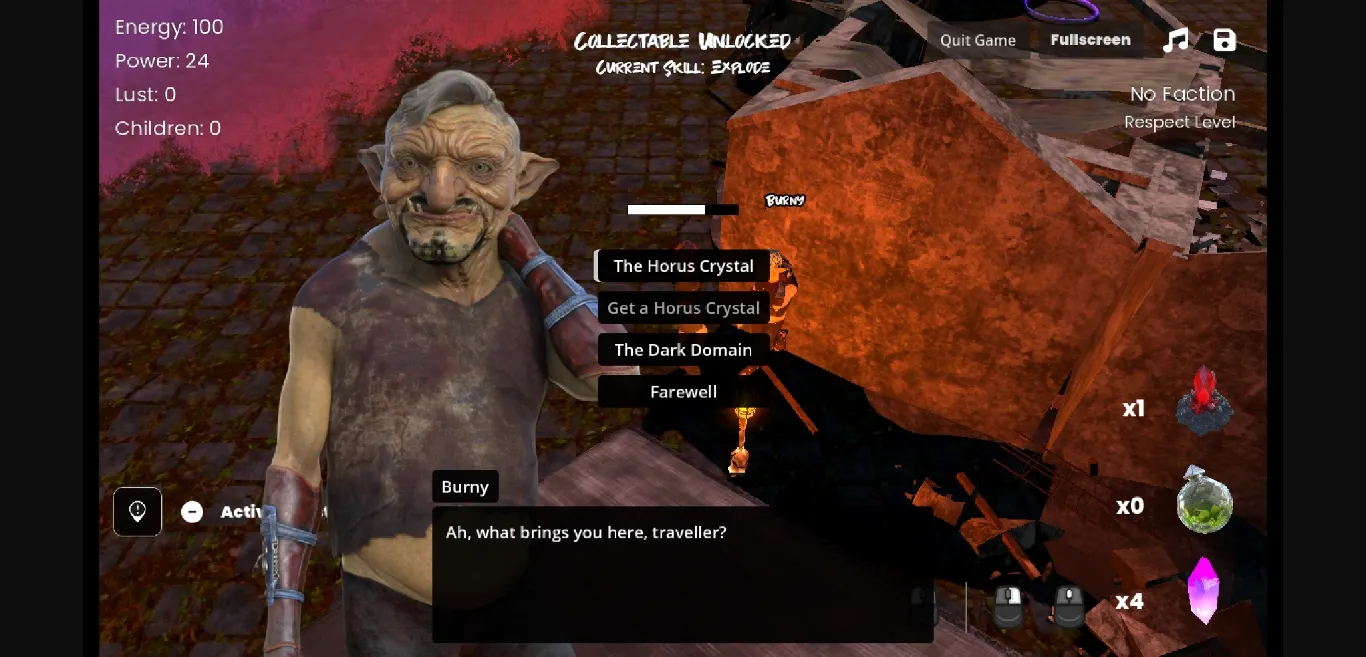
Task: Toggle the music note icon
Action: [1176, 40]
